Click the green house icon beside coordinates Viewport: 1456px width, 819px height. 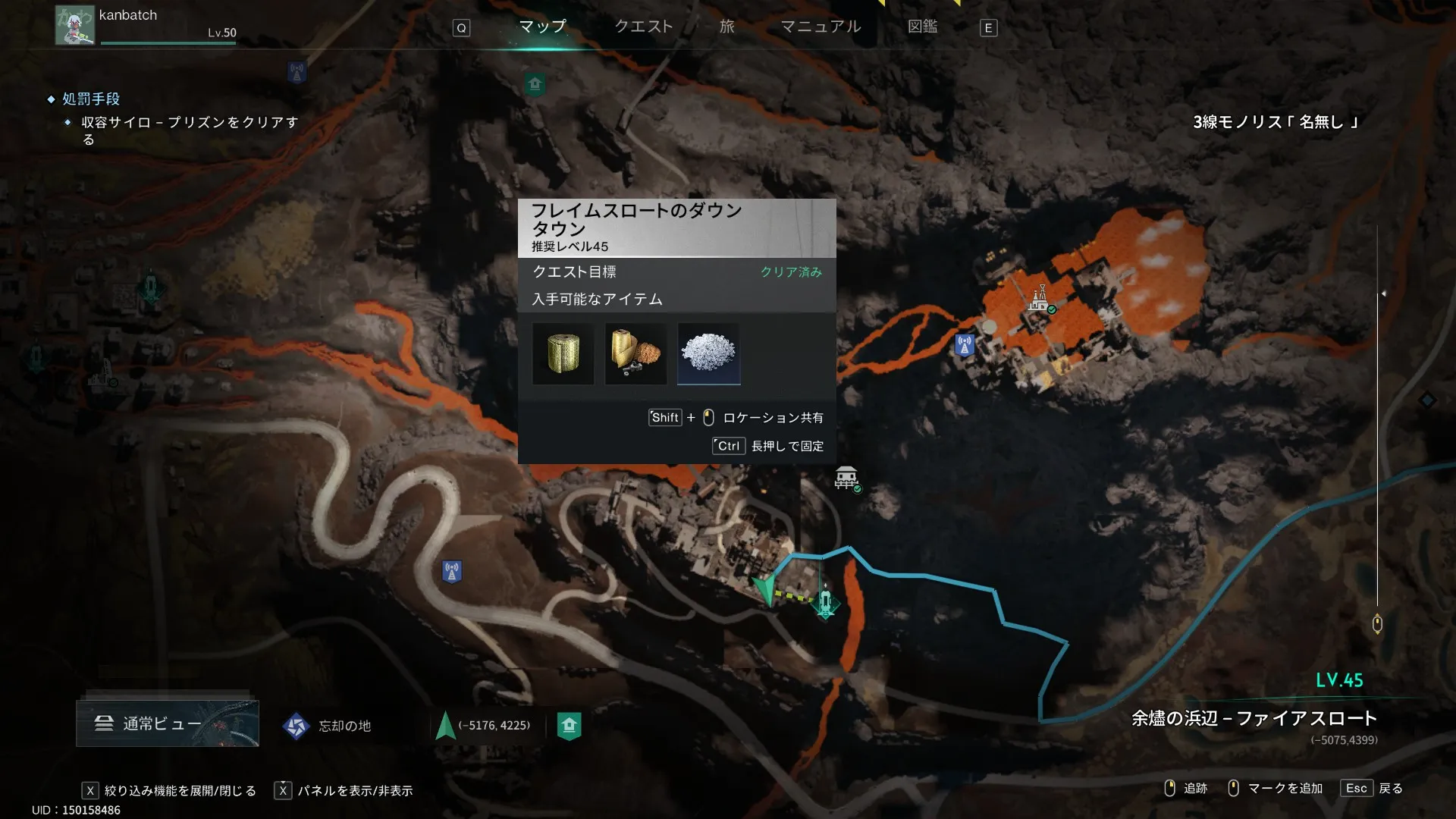(569, 726)
